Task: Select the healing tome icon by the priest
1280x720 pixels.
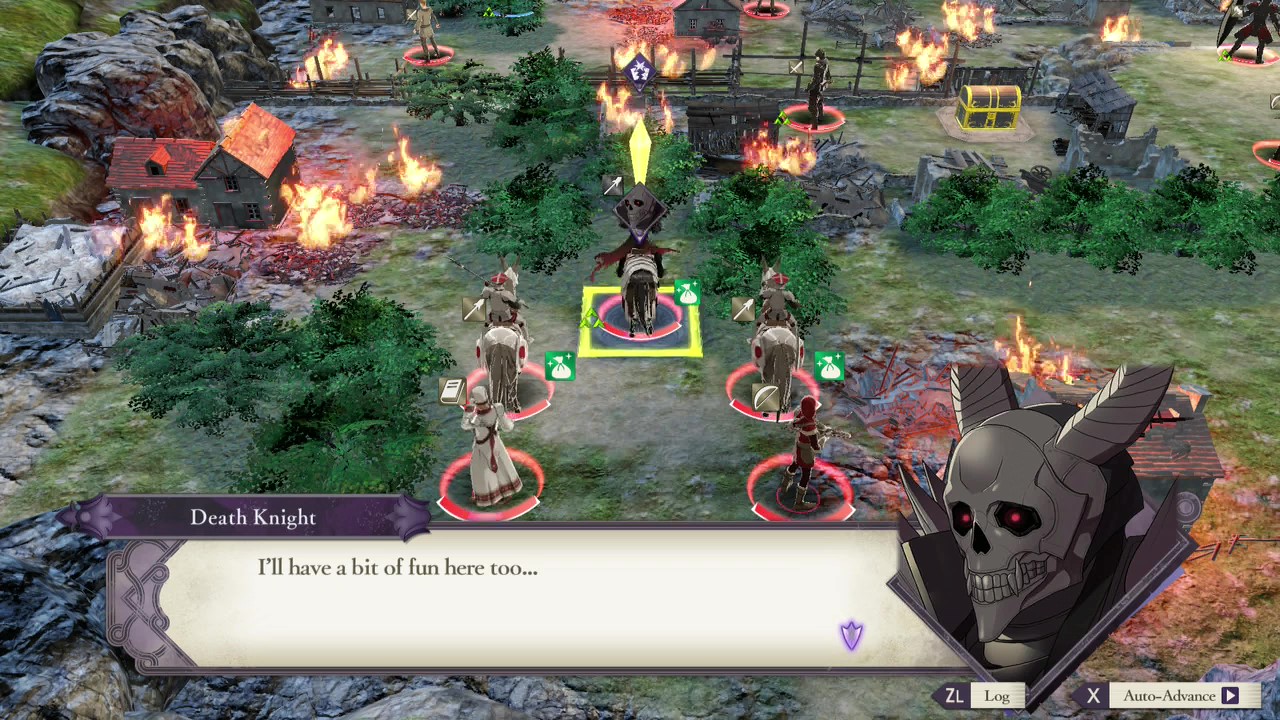Action: click(x=450, y=392)
